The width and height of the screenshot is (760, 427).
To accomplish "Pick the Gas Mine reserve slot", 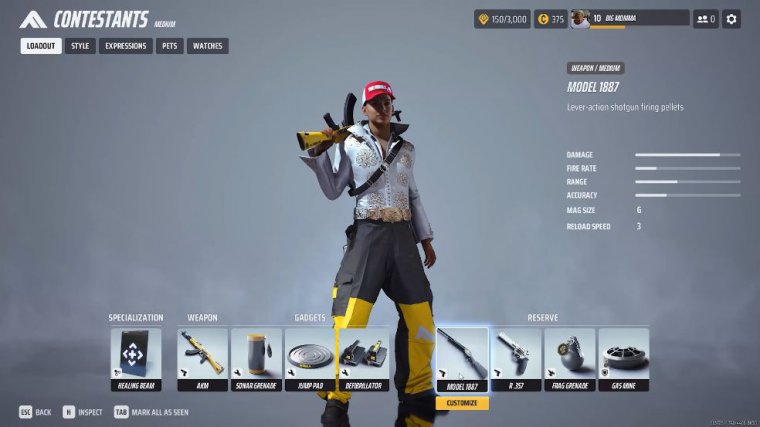I will (624, 359).
